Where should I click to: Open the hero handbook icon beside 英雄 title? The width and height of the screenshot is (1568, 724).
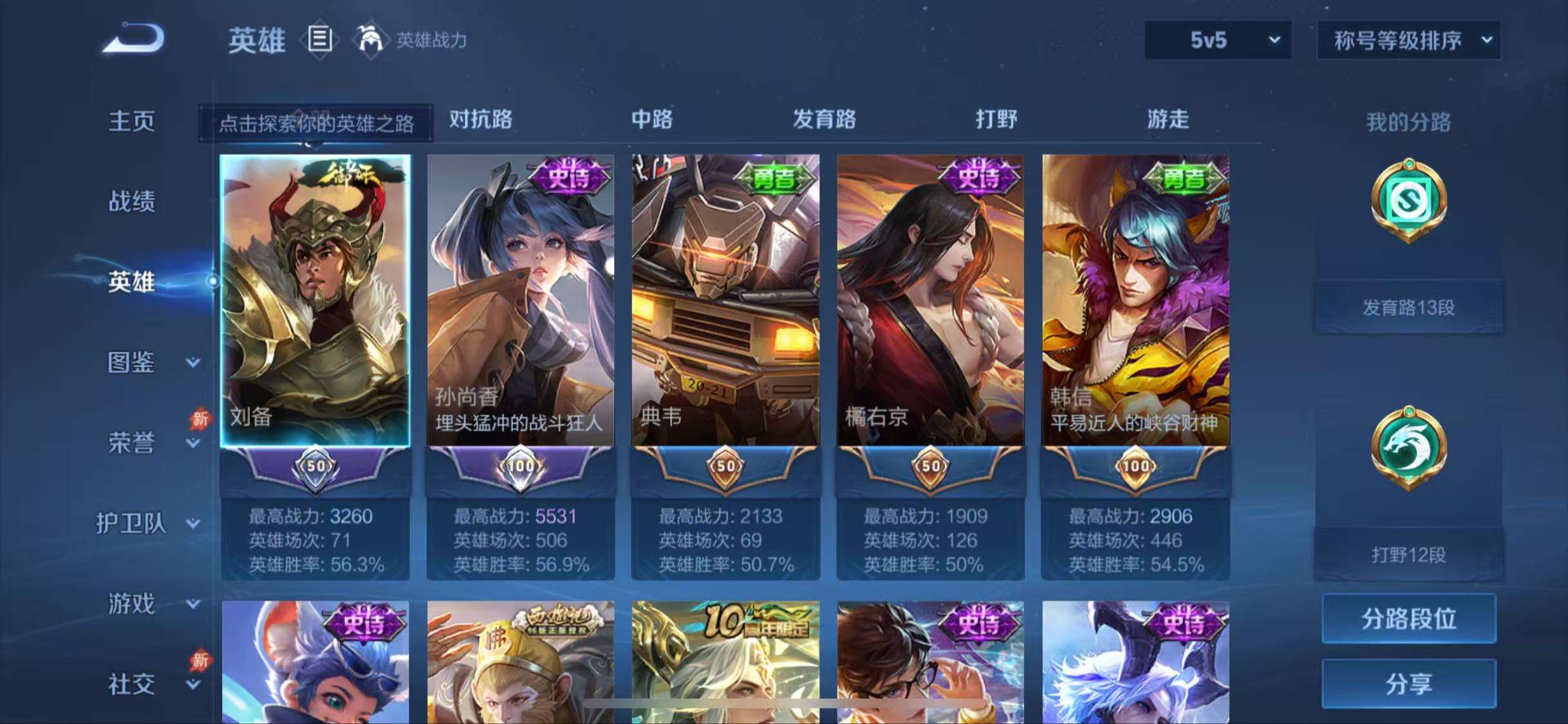(x=319, y=40)
